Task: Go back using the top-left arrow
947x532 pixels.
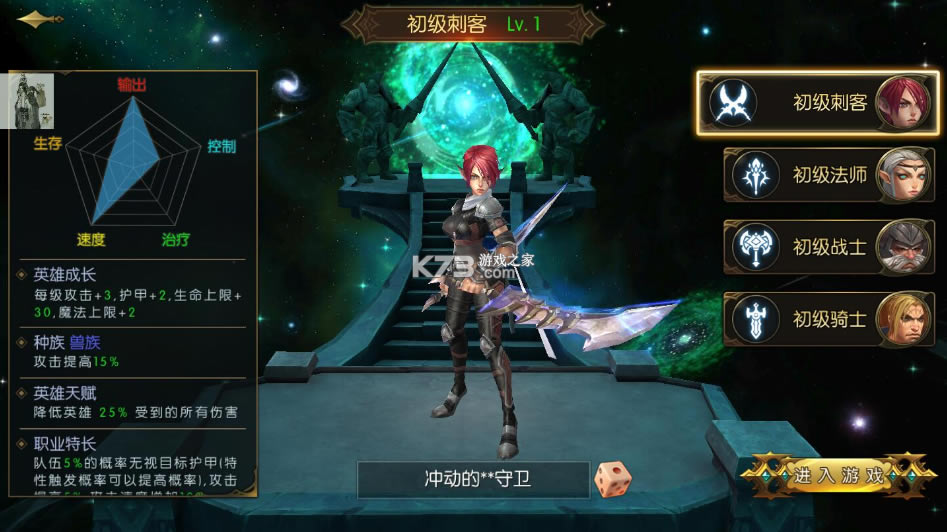Action: point(39,19)
